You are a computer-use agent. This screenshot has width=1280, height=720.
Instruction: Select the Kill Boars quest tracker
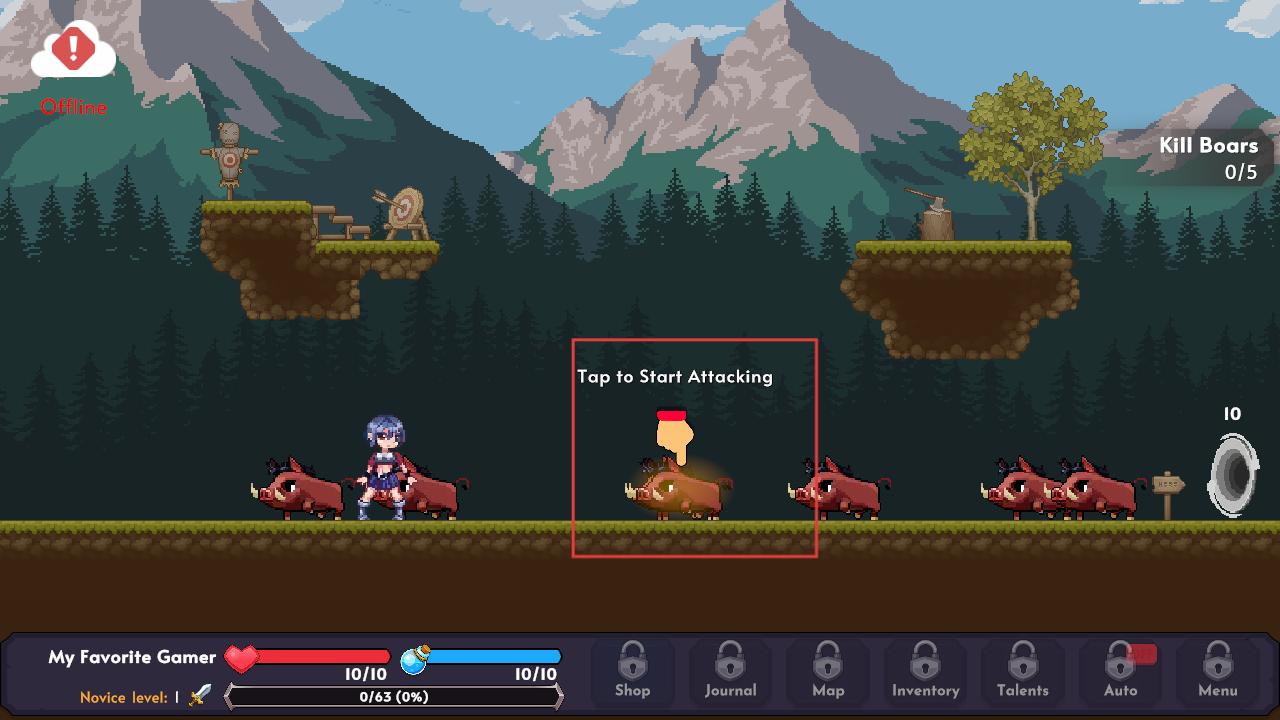1207,158
